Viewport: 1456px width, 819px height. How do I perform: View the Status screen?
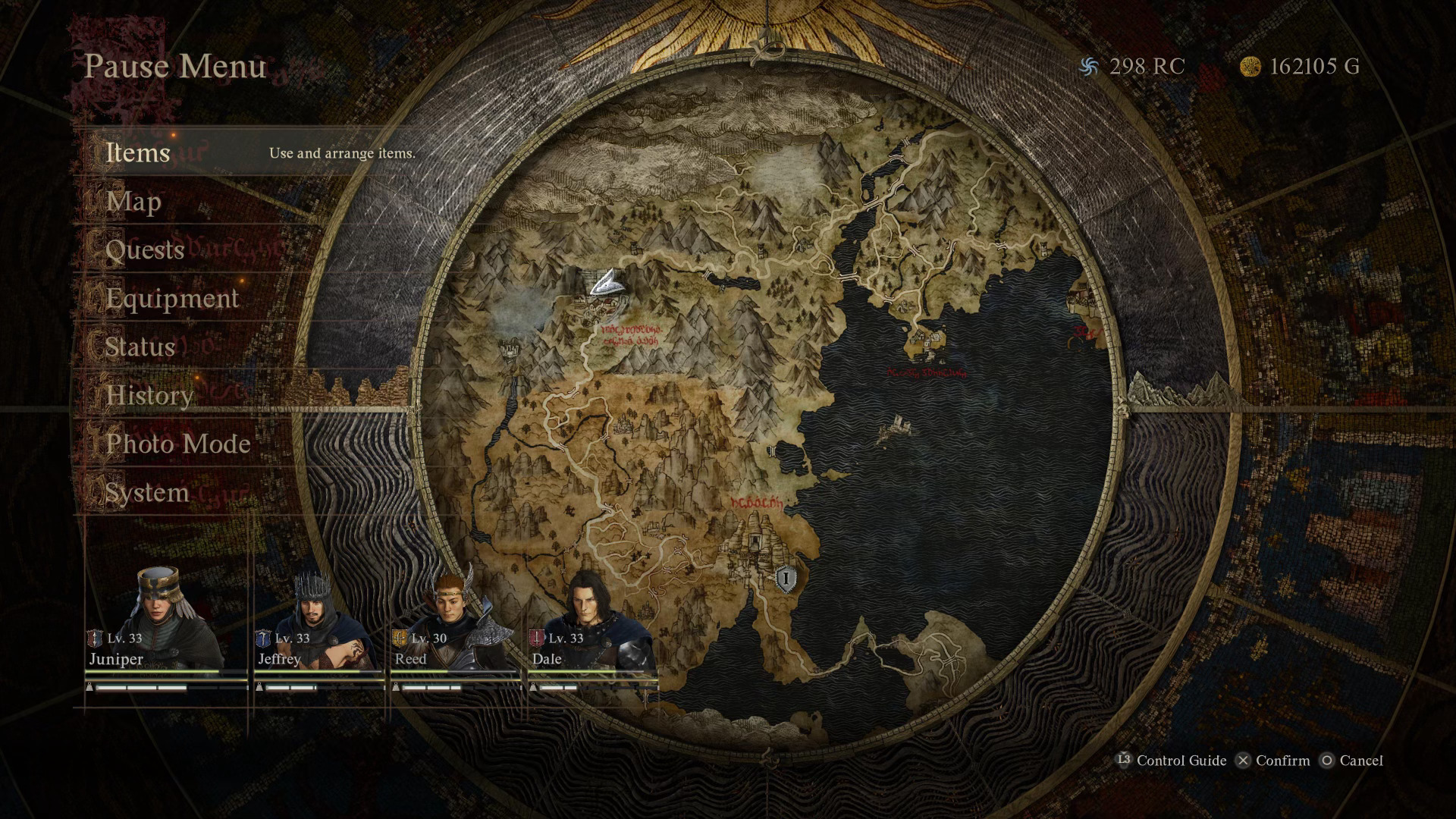140,347
